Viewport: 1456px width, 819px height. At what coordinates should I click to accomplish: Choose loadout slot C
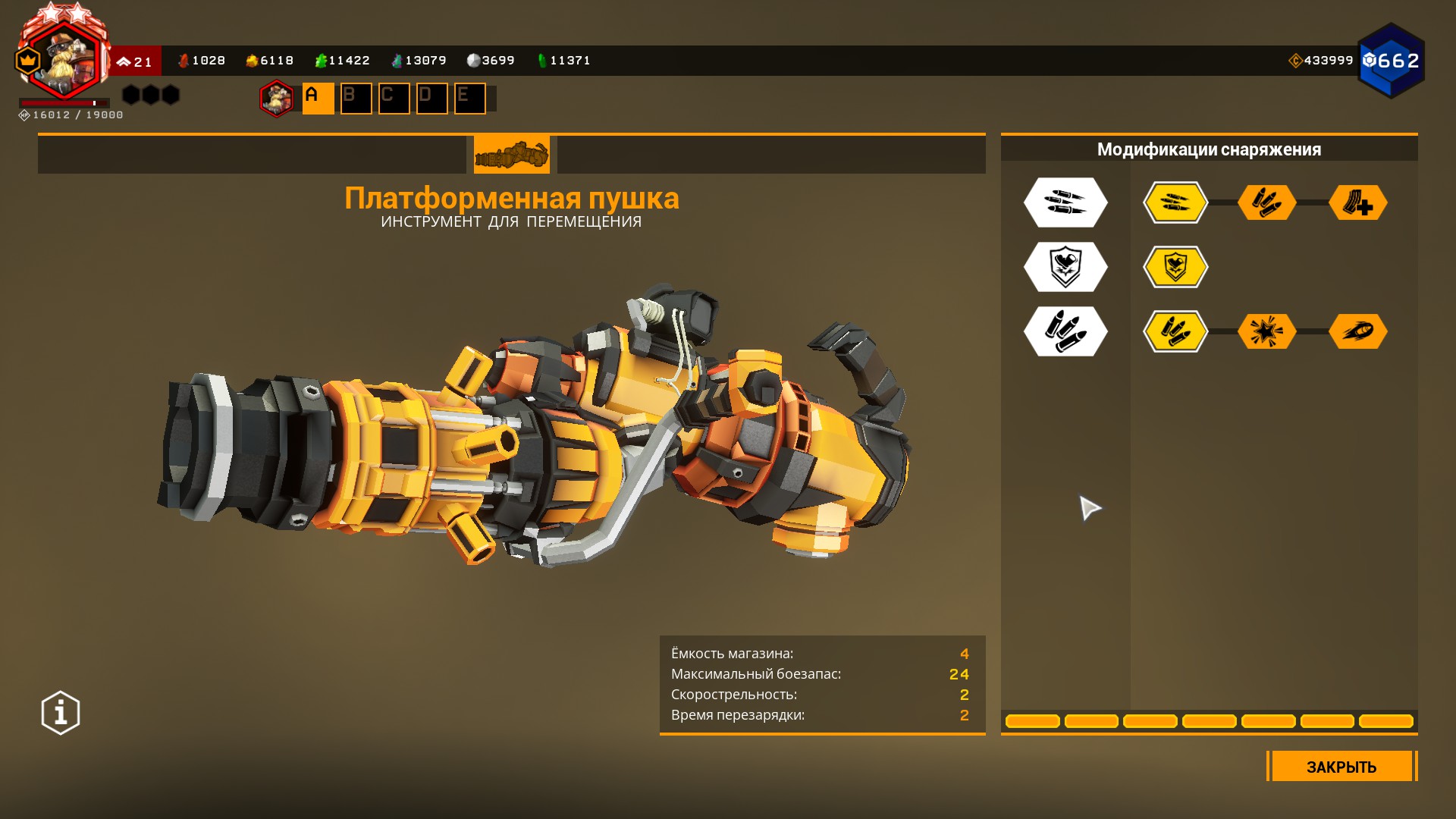[394, 98]
